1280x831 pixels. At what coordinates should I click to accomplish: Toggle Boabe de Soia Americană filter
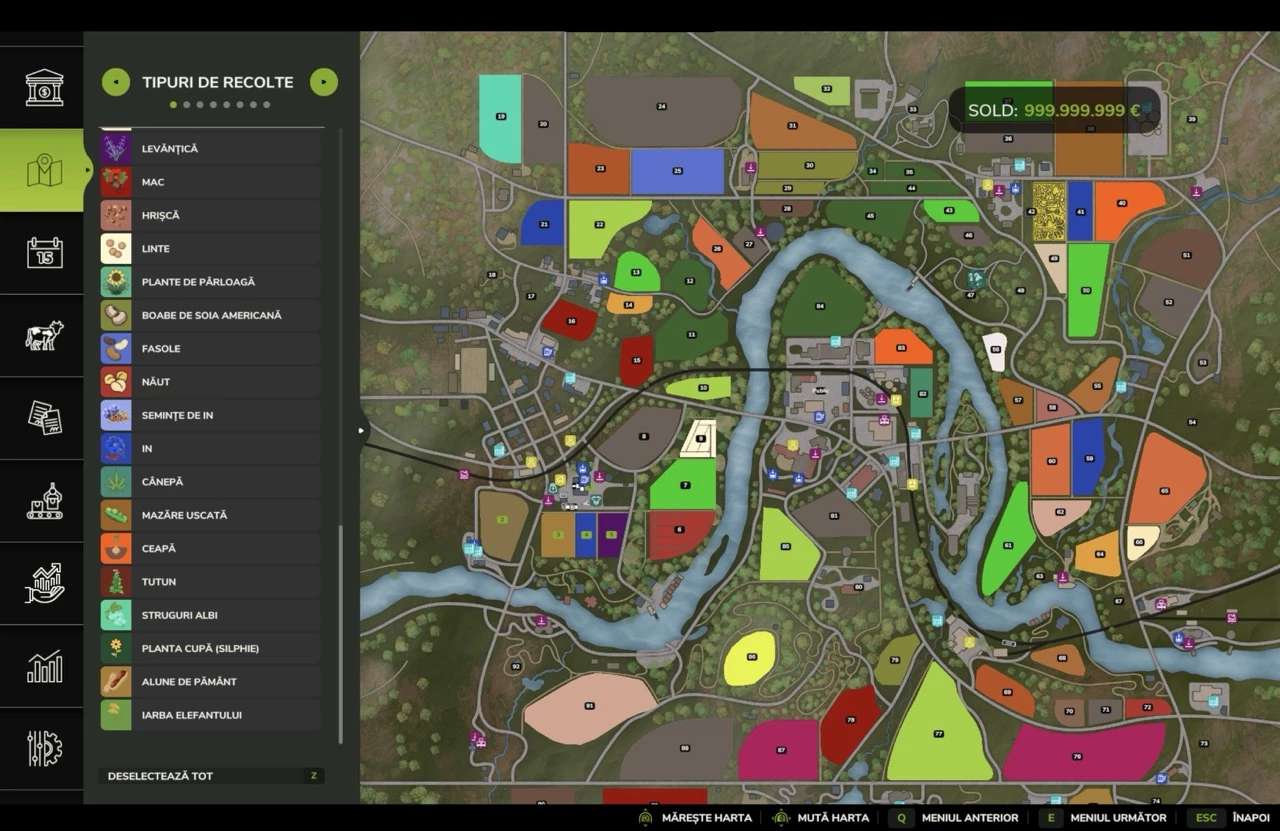pyautogui.click(x=211, y=315)
